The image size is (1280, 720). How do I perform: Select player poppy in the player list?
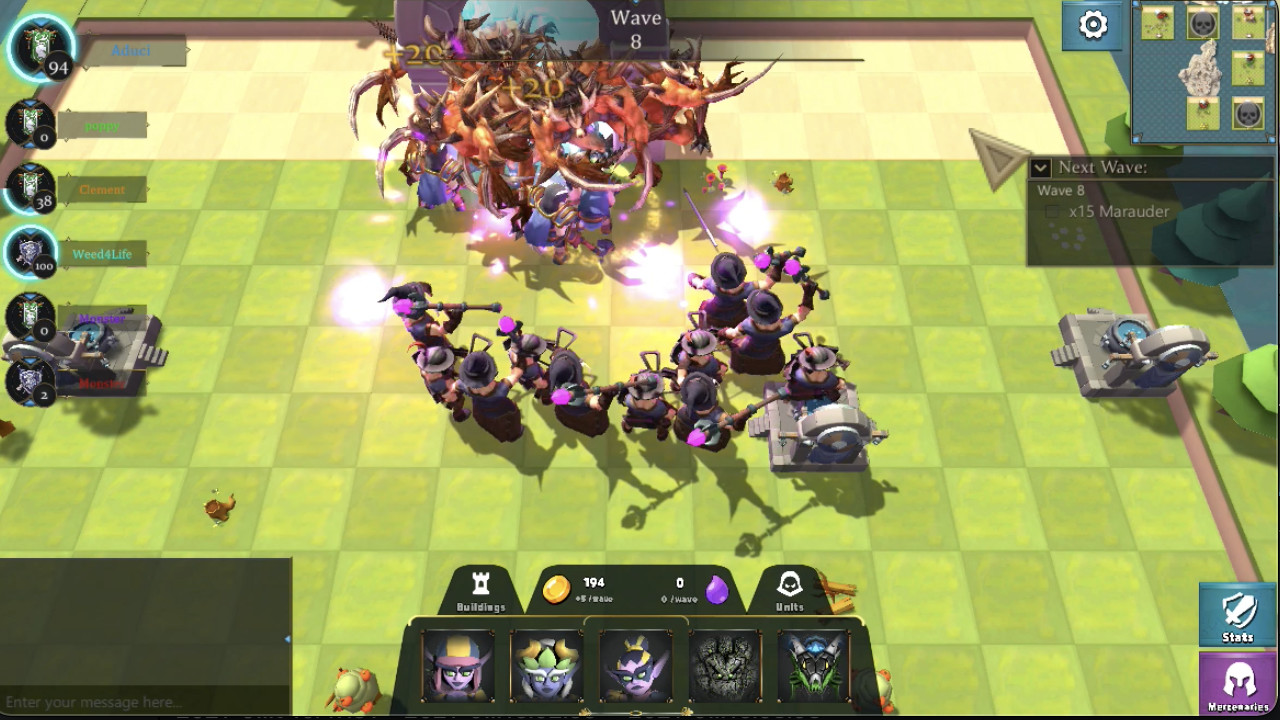102,126
